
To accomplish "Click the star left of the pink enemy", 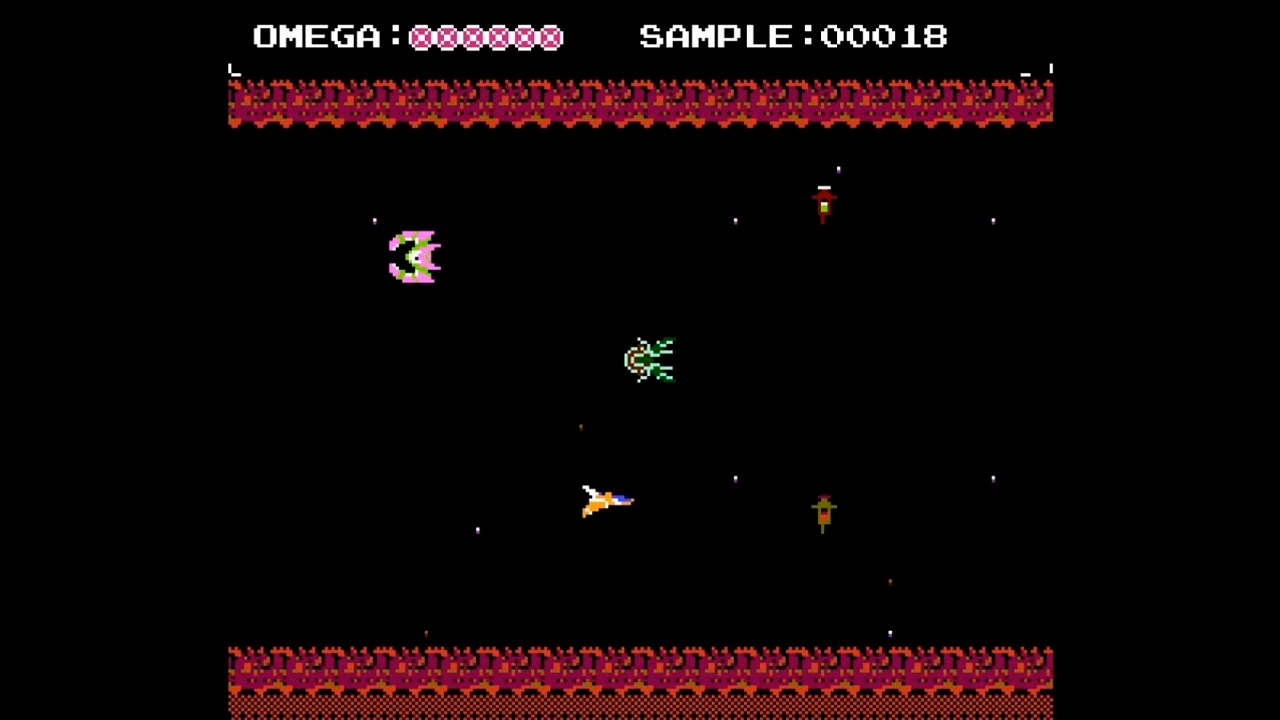I will click(375, 220).
